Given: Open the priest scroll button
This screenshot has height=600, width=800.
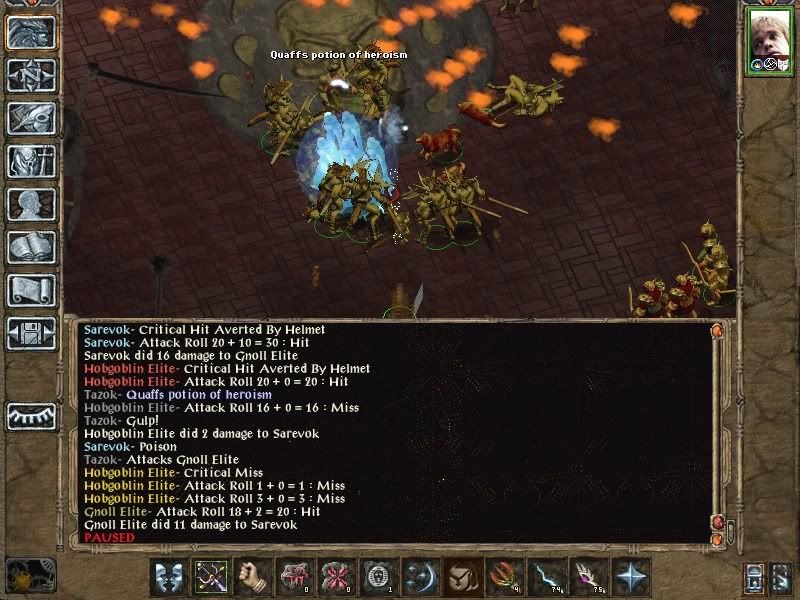Looking at the screenshot, I should (x=31, y=290).
